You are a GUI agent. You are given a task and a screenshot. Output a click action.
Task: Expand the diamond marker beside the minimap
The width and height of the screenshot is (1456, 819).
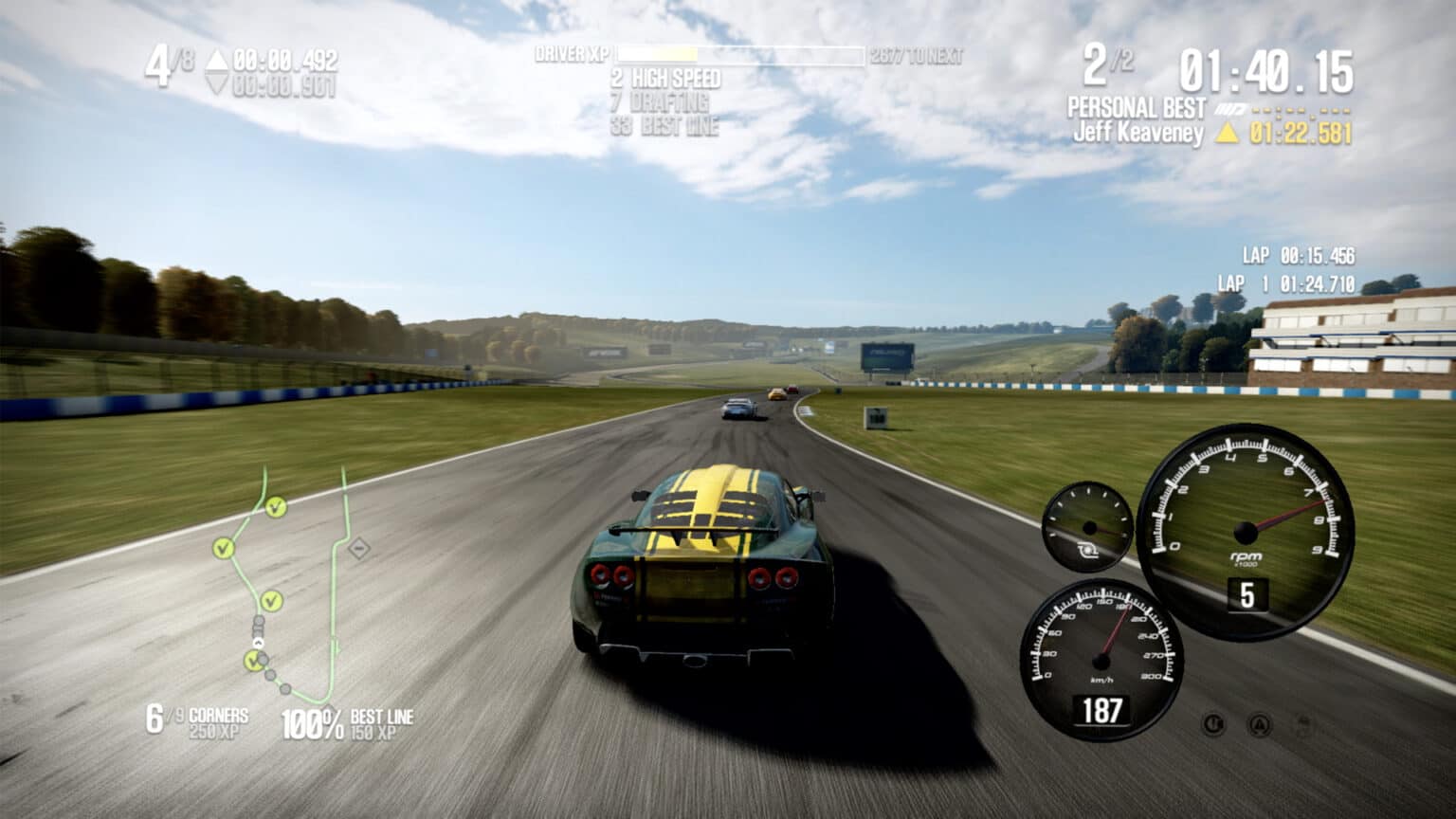pos(358,548)
